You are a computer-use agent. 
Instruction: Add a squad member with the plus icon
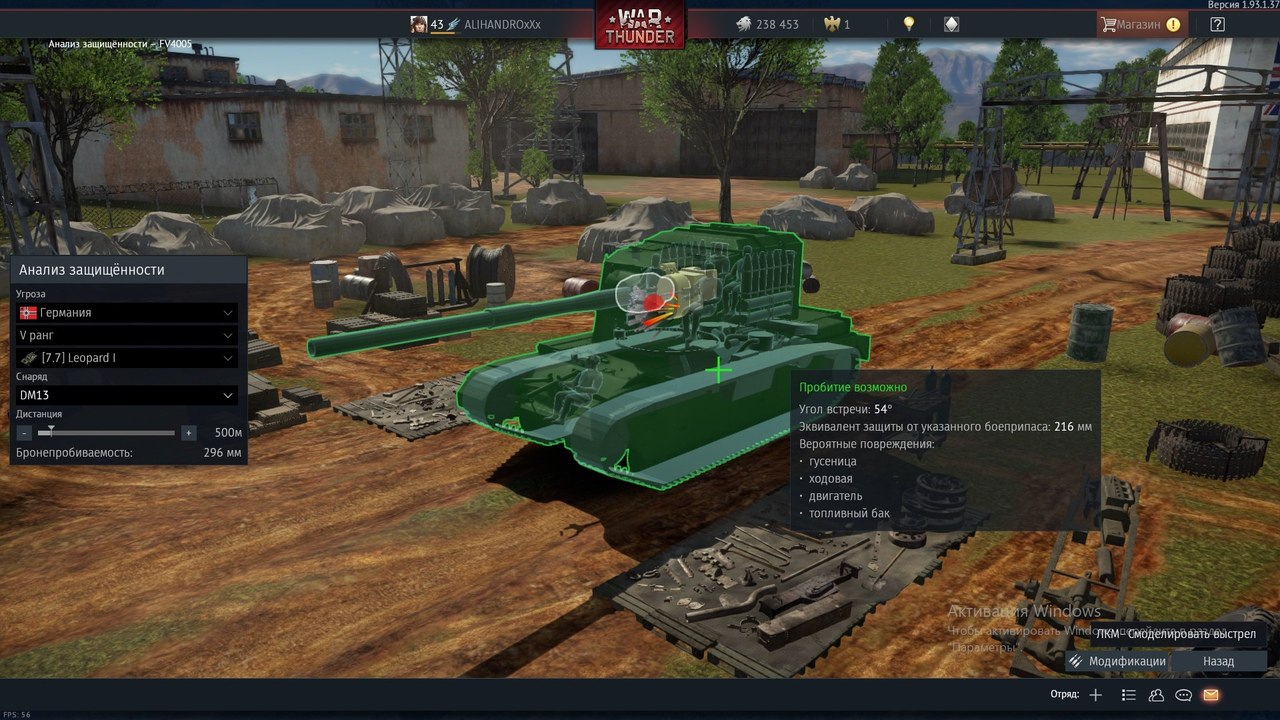coord(1096,695)
